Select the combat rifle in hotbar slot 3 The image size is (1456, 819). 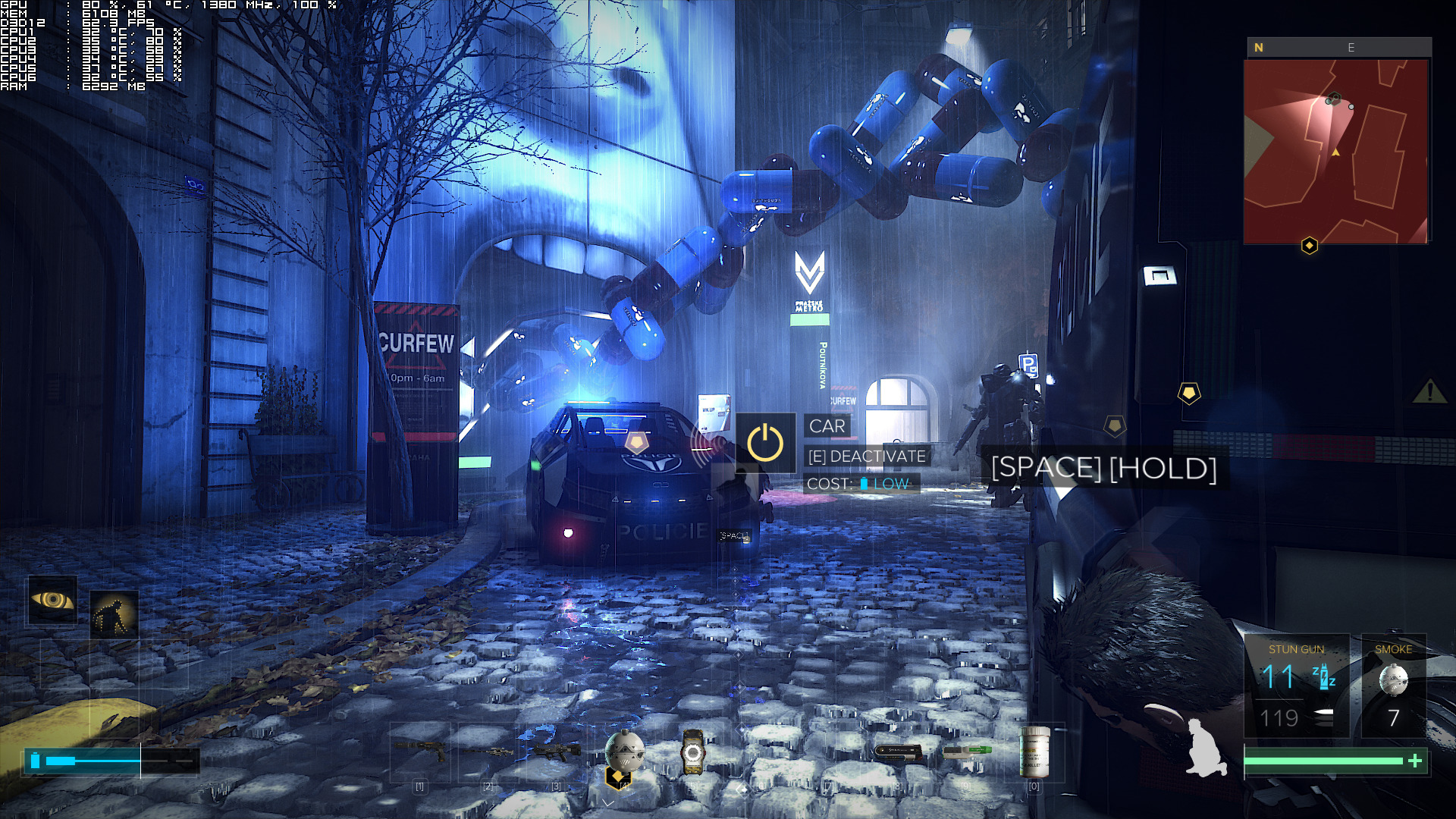point(557,752)
